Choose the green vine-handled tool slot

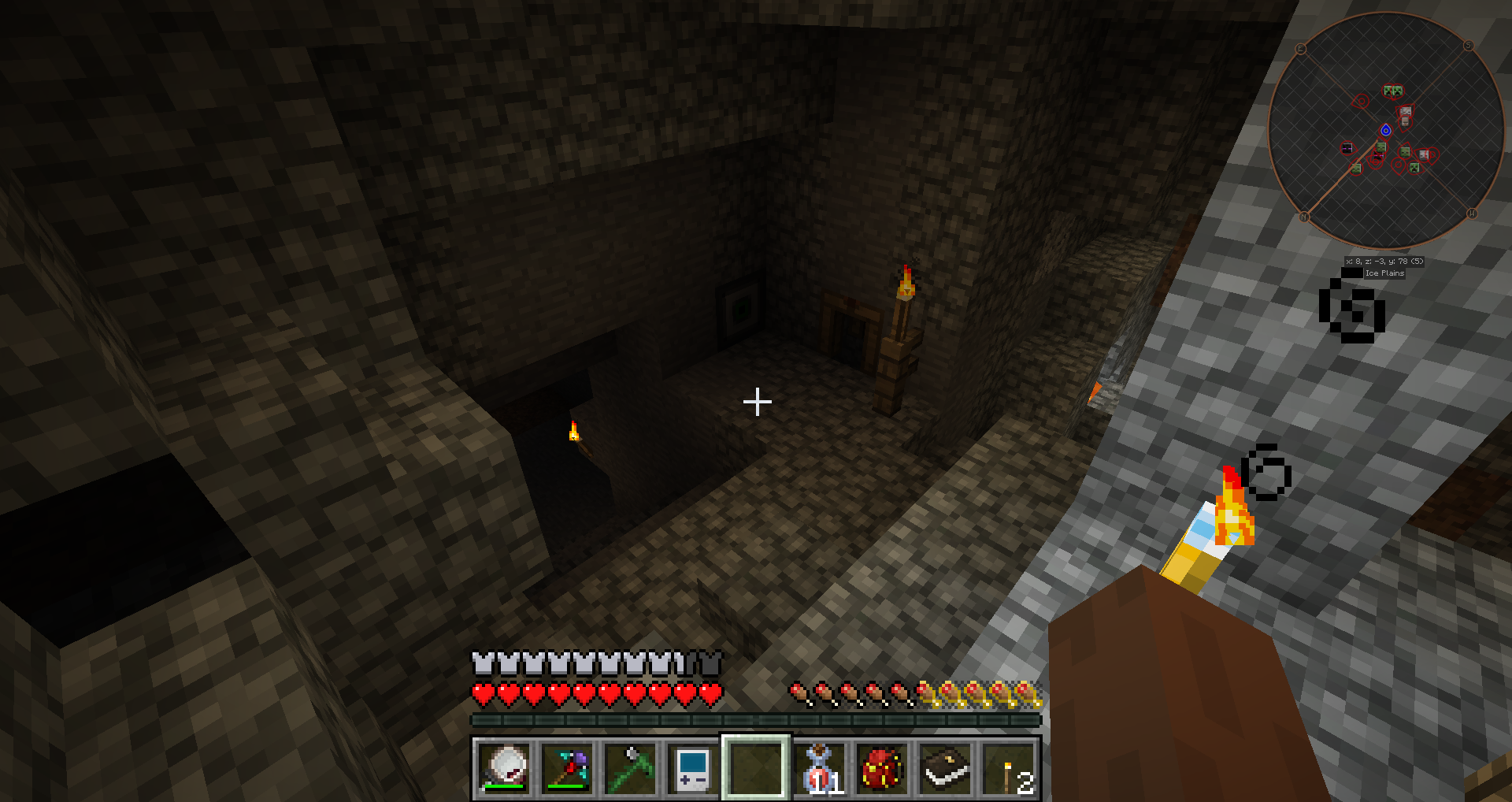point(630,768)
